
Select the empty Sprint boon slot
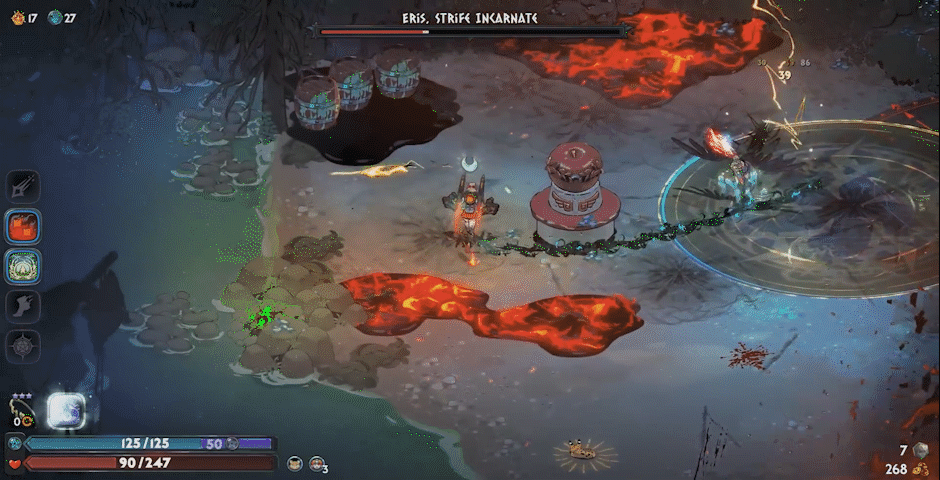tap(24, 306)
